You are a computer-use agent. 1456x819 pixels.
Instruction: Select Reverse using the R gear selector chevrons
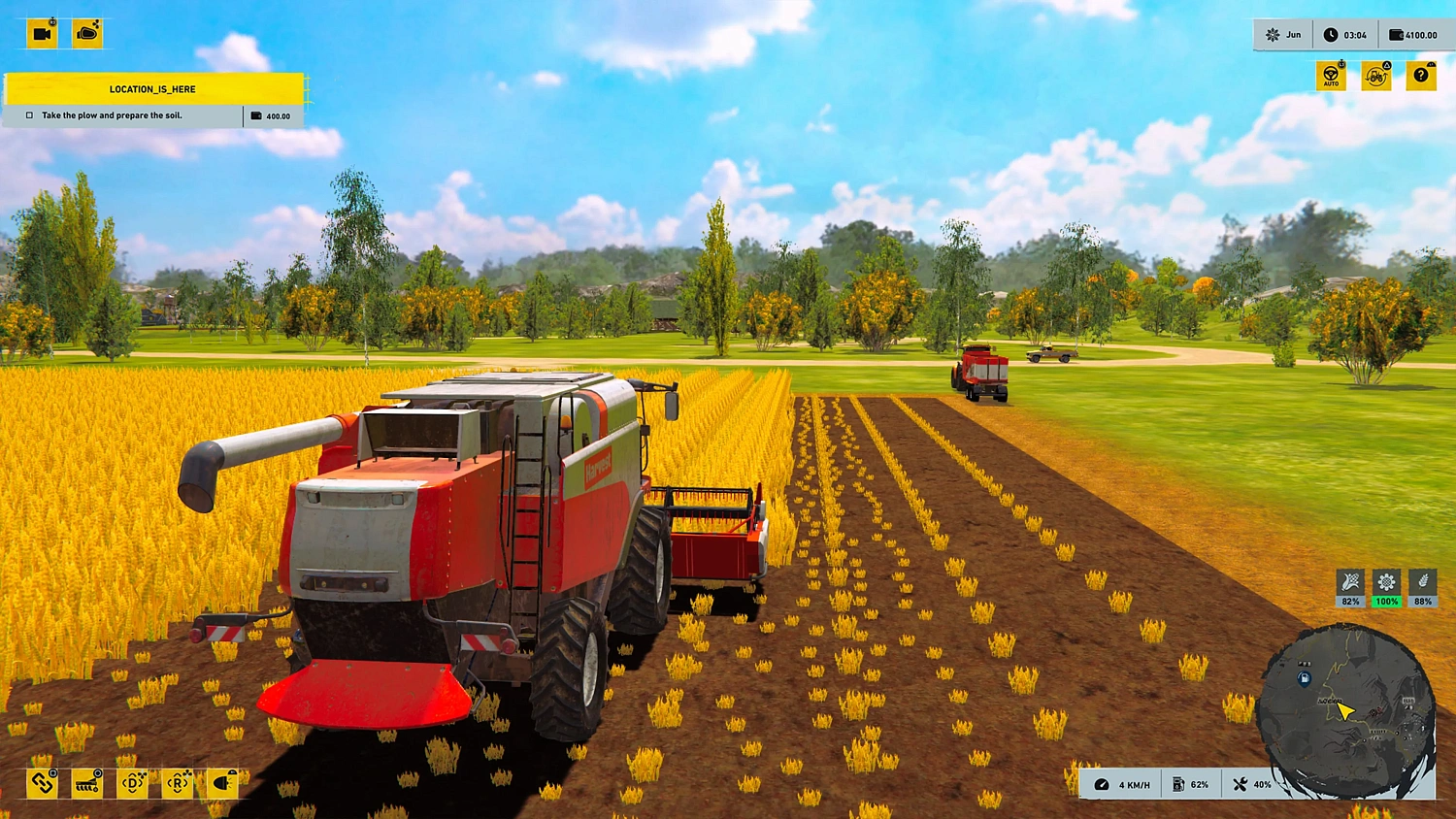coord(178,784)
